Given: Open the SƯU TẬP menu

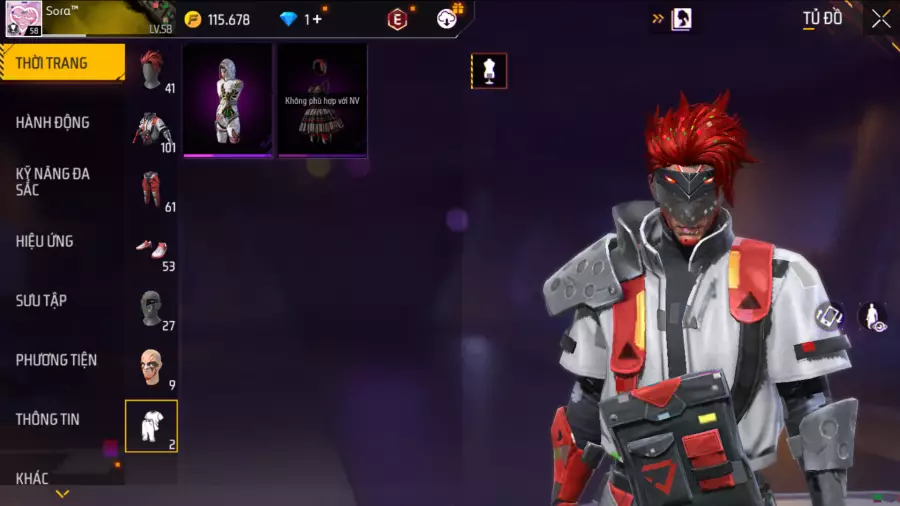Looking at the screenshot, I should pyautogui.click(x=41, y=300).
